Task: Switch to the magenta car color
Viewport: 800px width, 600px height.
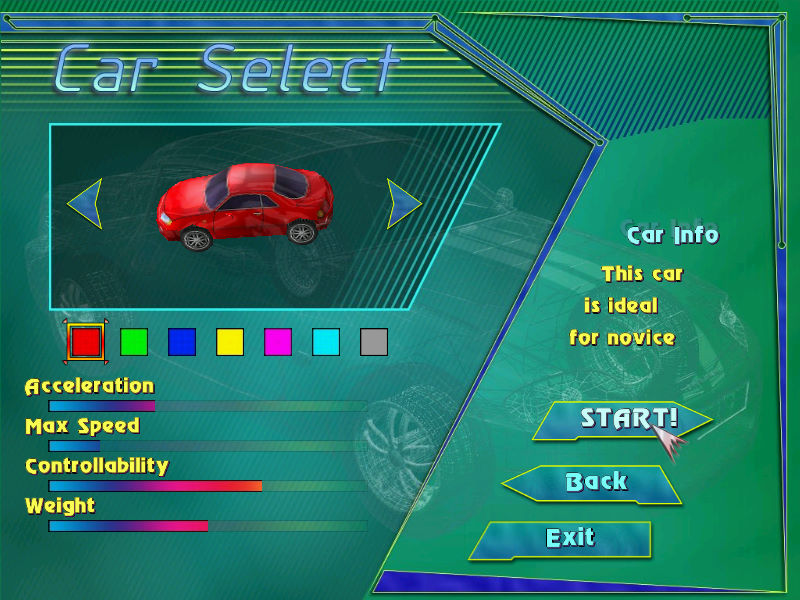Action: click(278, 342)
